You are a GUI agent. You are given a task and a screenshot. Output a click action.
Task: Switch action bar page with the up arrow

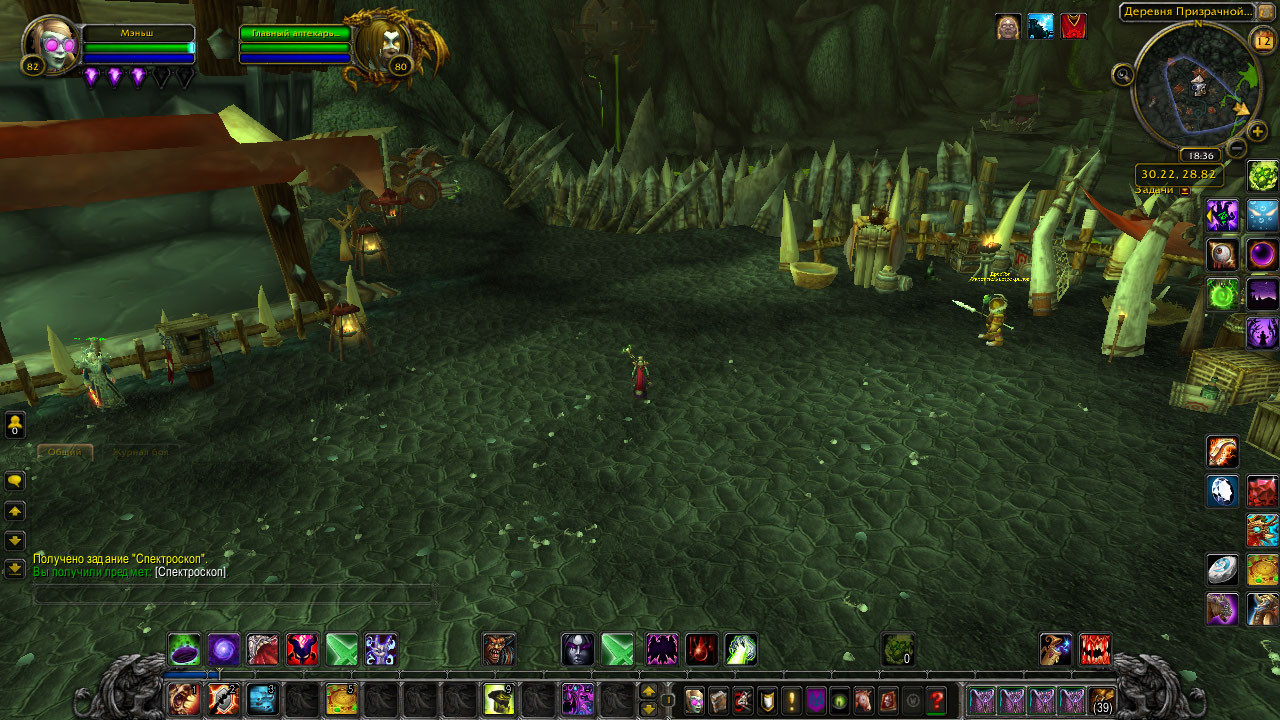(x=648, y=691)
